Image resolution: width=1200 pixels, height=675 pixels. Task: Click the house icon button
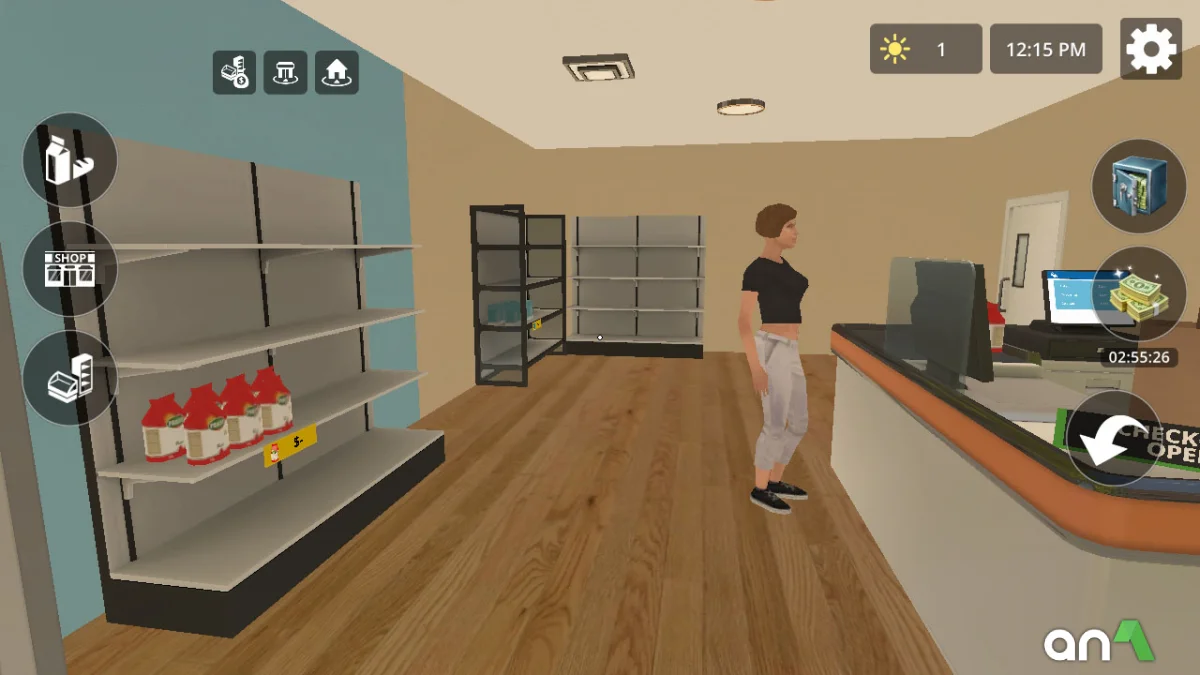click(x=337, y=73)
